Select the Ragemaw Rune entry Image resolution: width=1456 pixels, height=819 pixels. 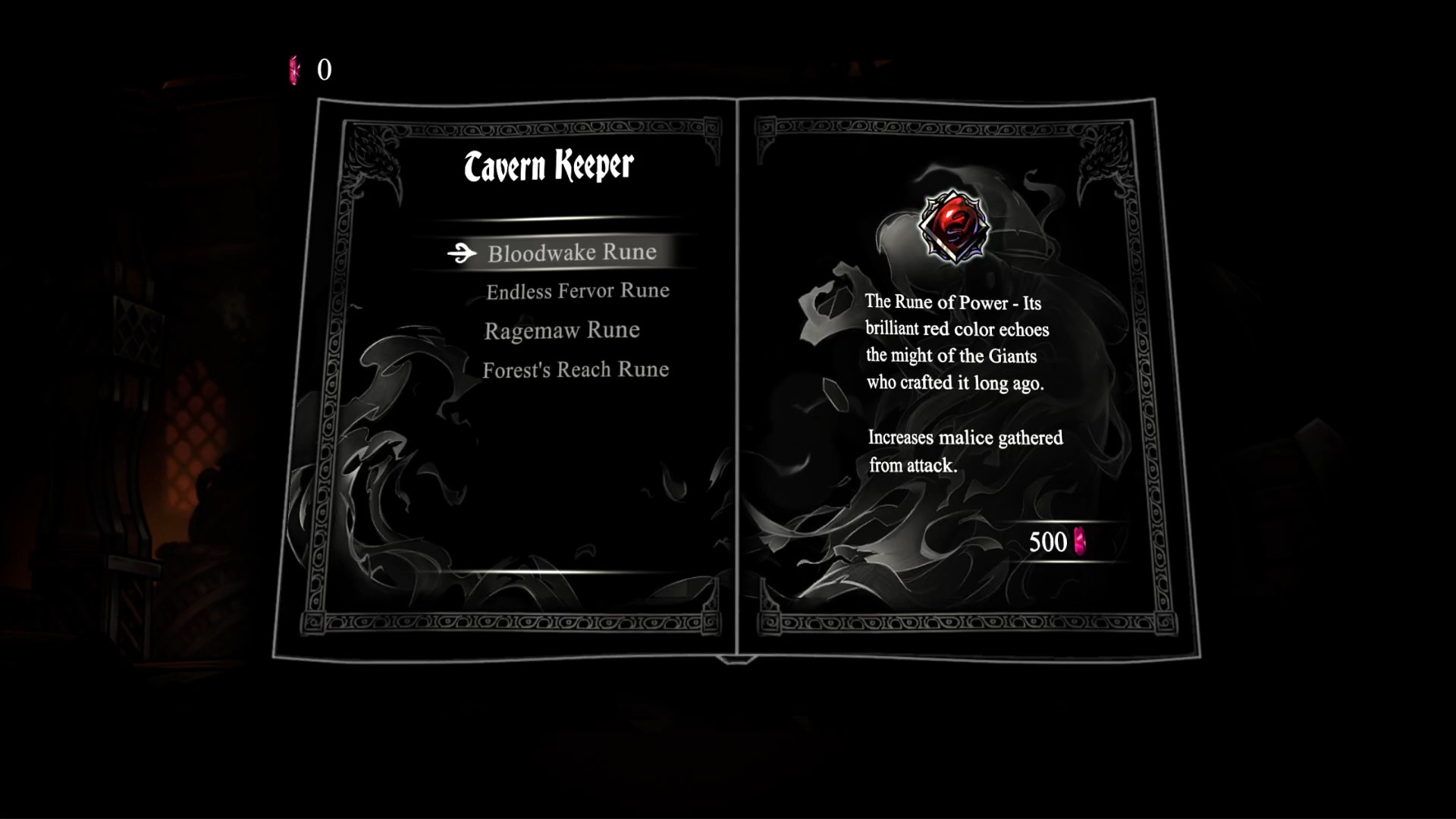[x=562, y=330]
